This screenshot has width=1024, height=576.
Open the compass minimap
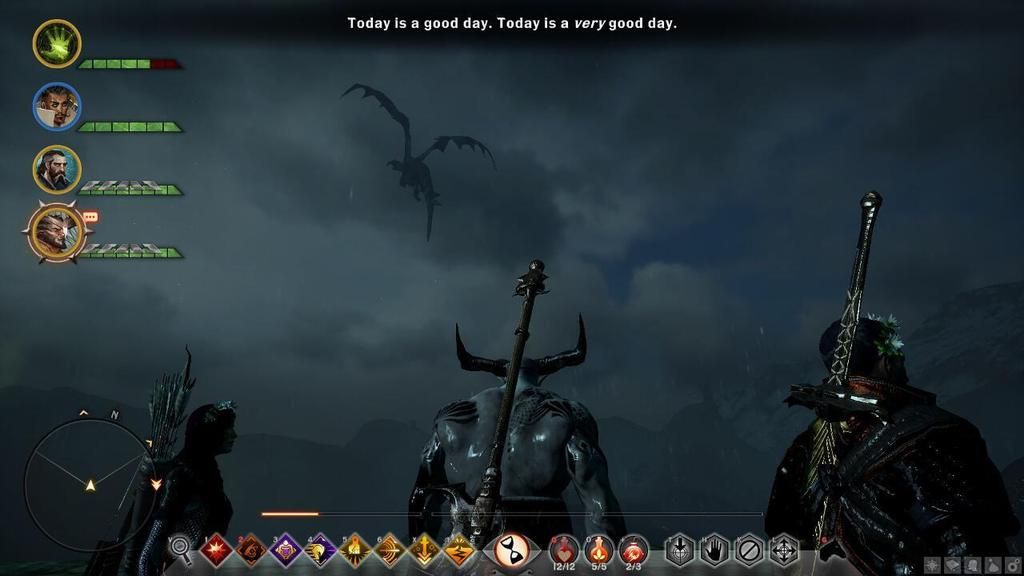[x=89, y=484]
